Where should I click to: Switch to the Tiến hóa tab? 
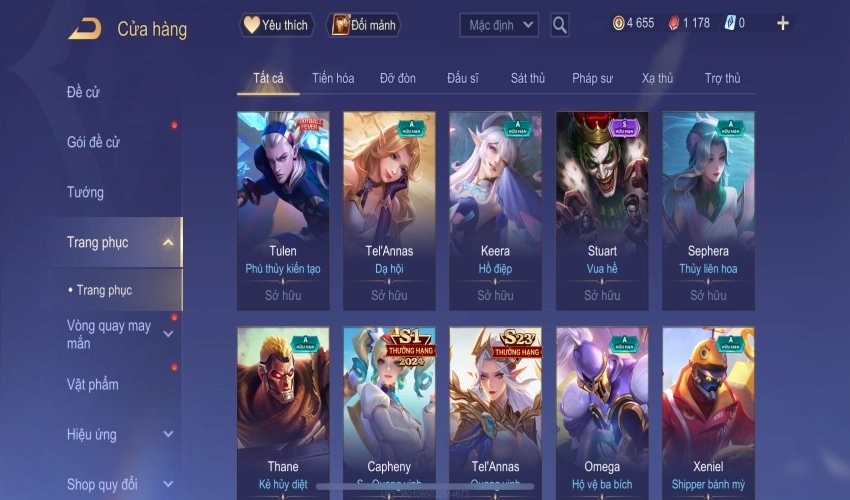pos(333,78)
